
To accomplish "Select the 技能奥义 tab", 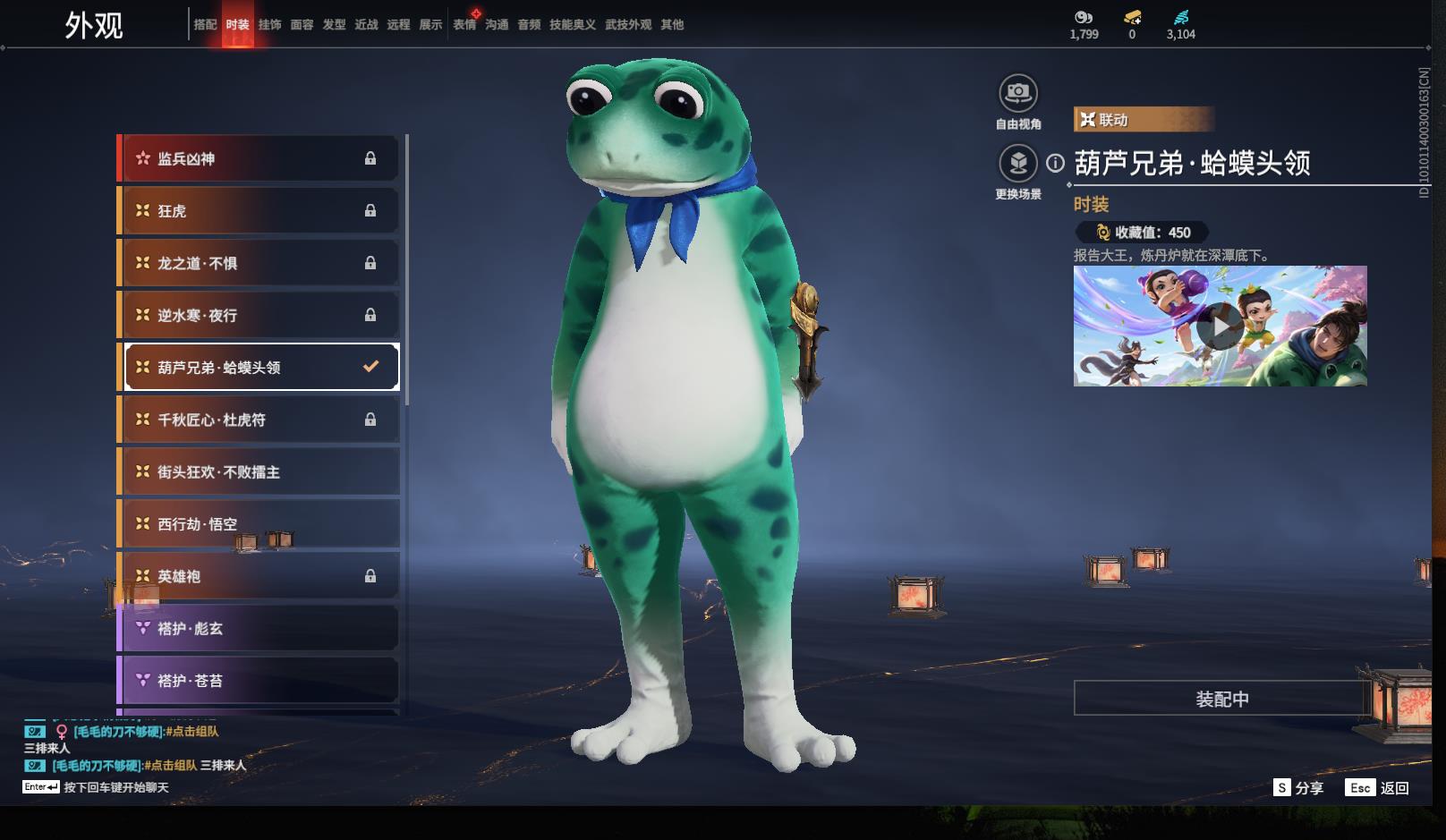I will click(x=572, y=25).
